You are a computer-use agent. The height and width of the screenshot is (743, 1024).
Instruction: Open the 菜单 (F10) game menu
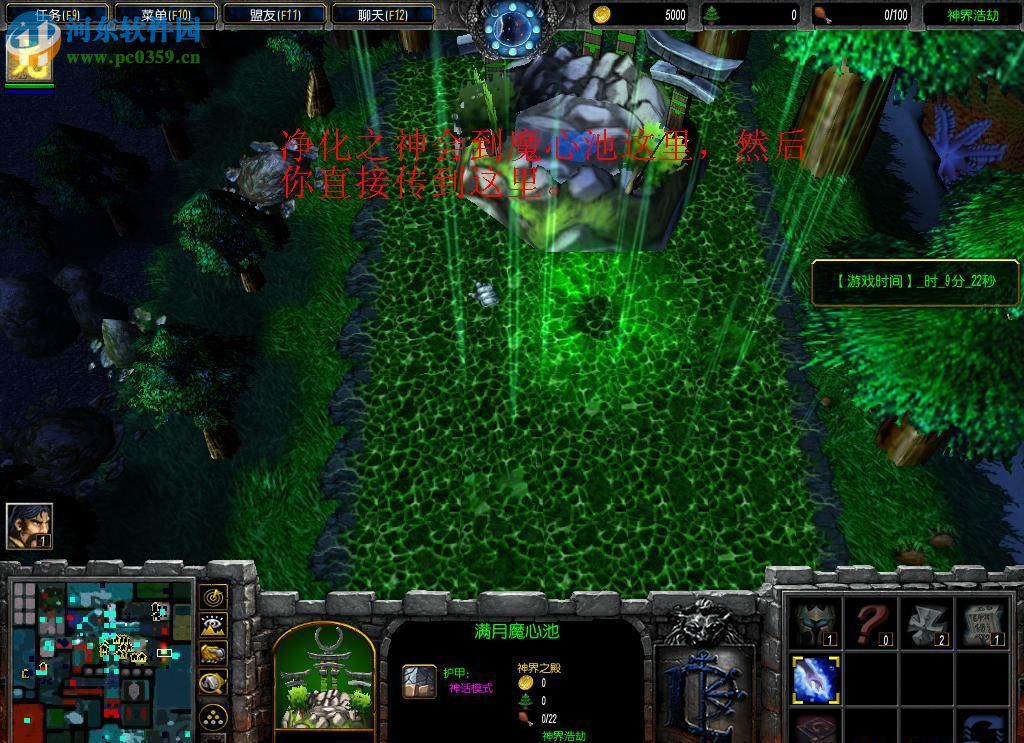[166, 15]
